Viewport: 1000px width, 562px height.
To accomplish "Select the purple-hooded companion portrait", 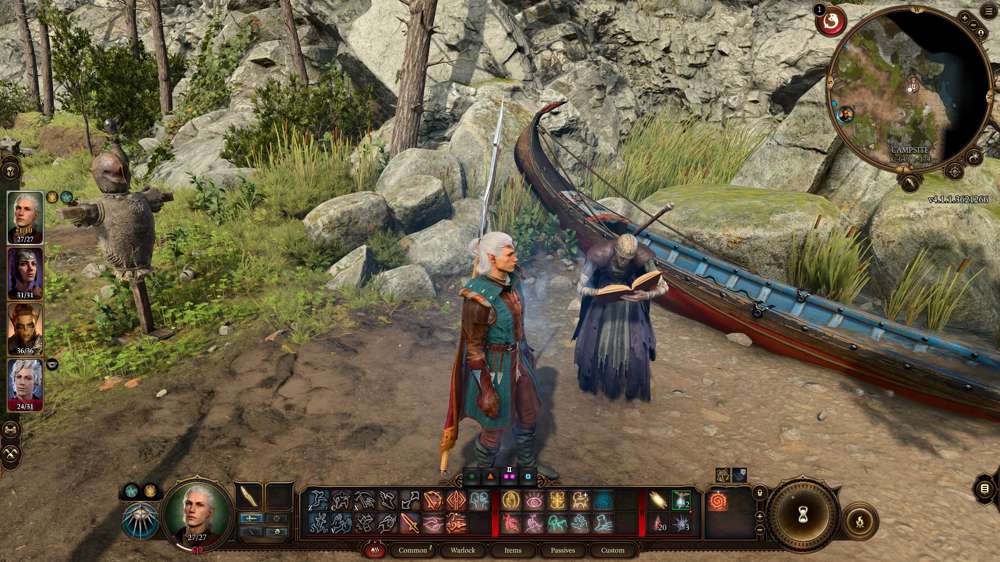I will click(x=25, y=271).
